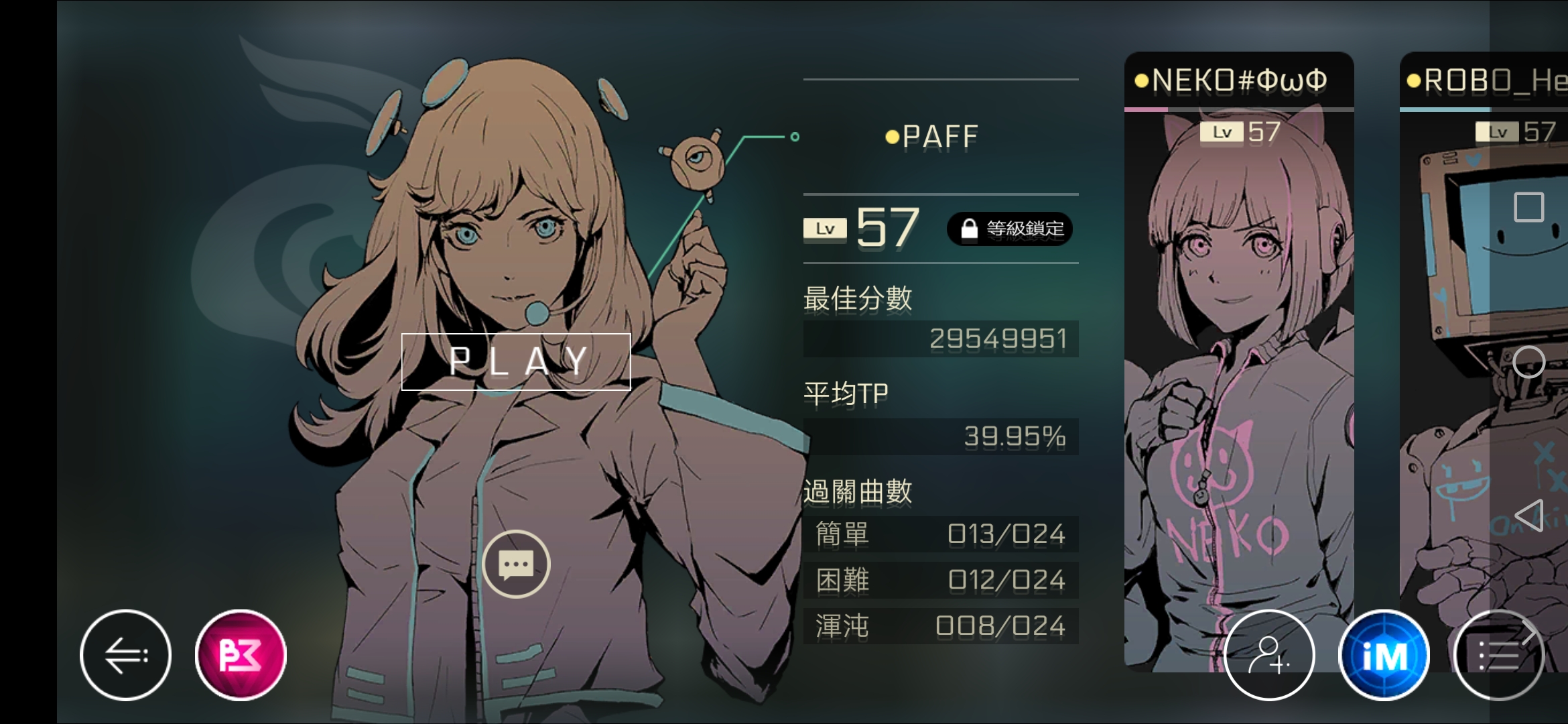1568x724 pixels.
Task: Tap NEKO's Lv 57 badge
Action: click(1240, 132)
